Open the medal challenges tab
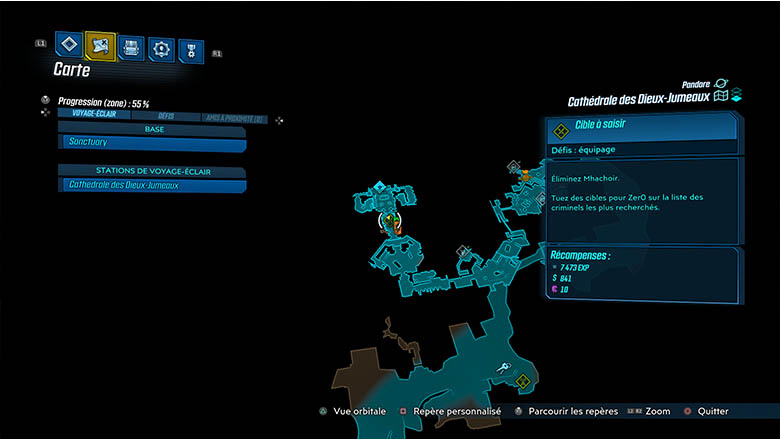This screenshot has height=439, width=780. [x=190, y=50]
